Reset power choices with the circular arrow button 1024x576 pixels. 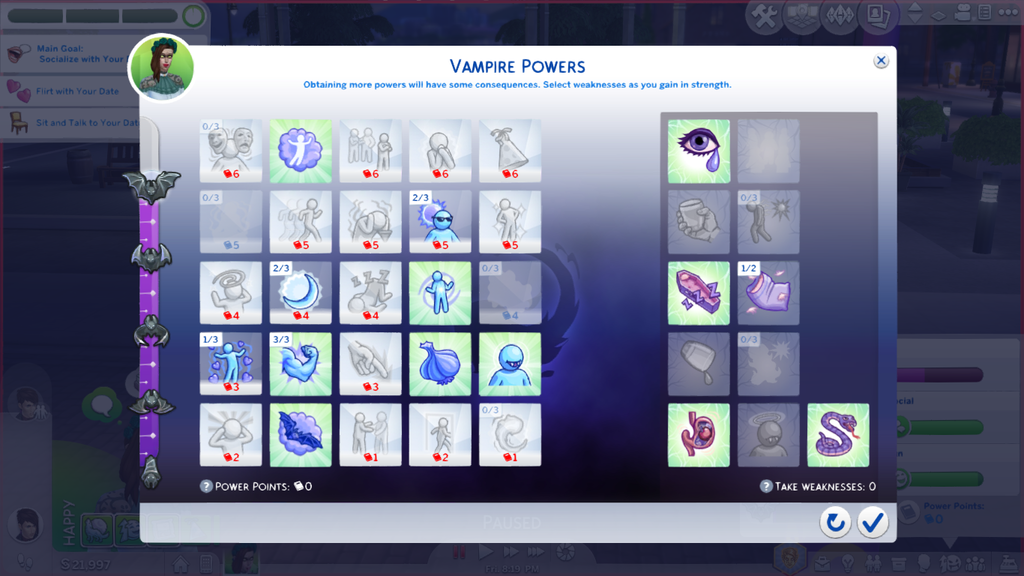[x=835, y=521]
